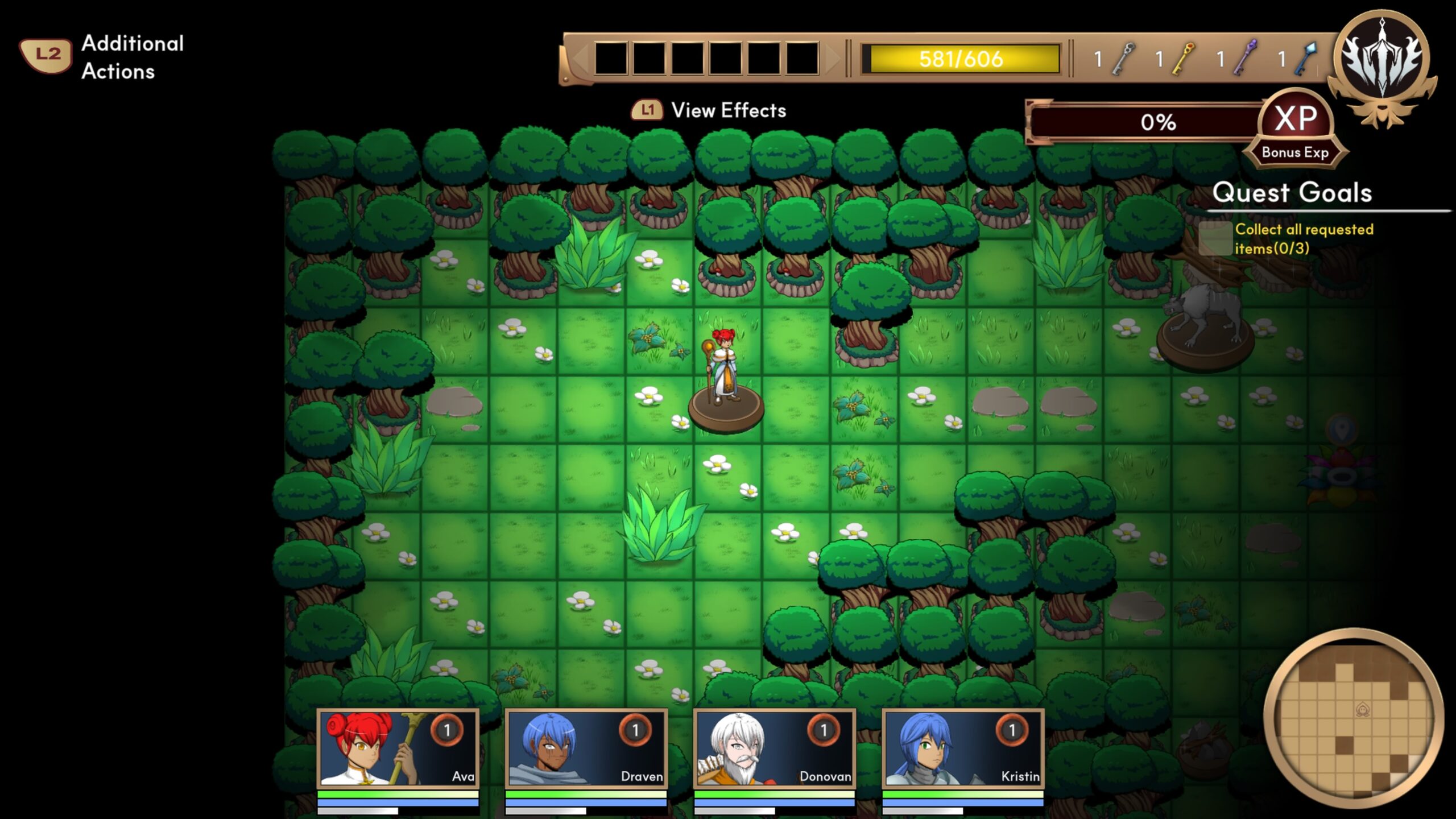Select the blue key icon
This screenshot has width=1456, height=819.
[x=1306, y=59]
